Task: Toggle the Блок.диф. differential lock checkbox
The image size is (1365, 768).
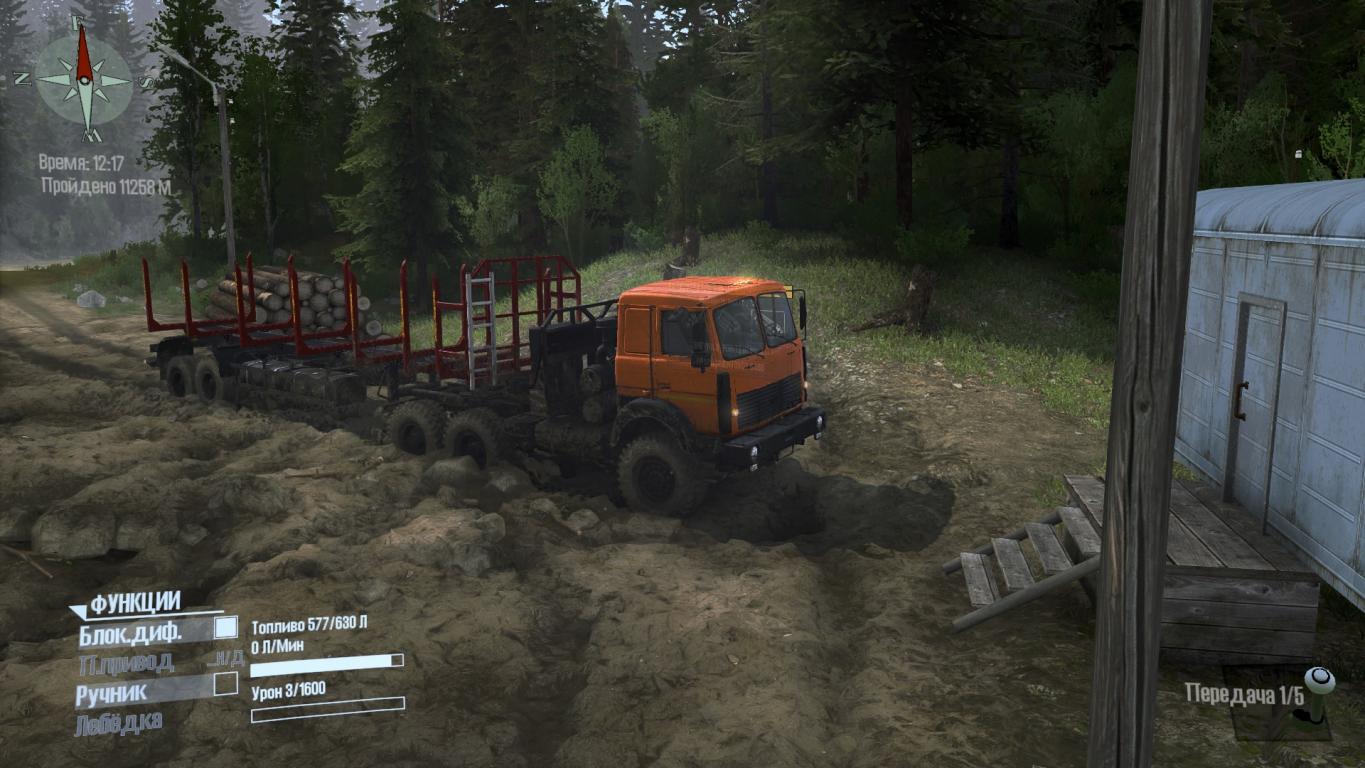Action: pyautogui.click(x=226, y=628)
